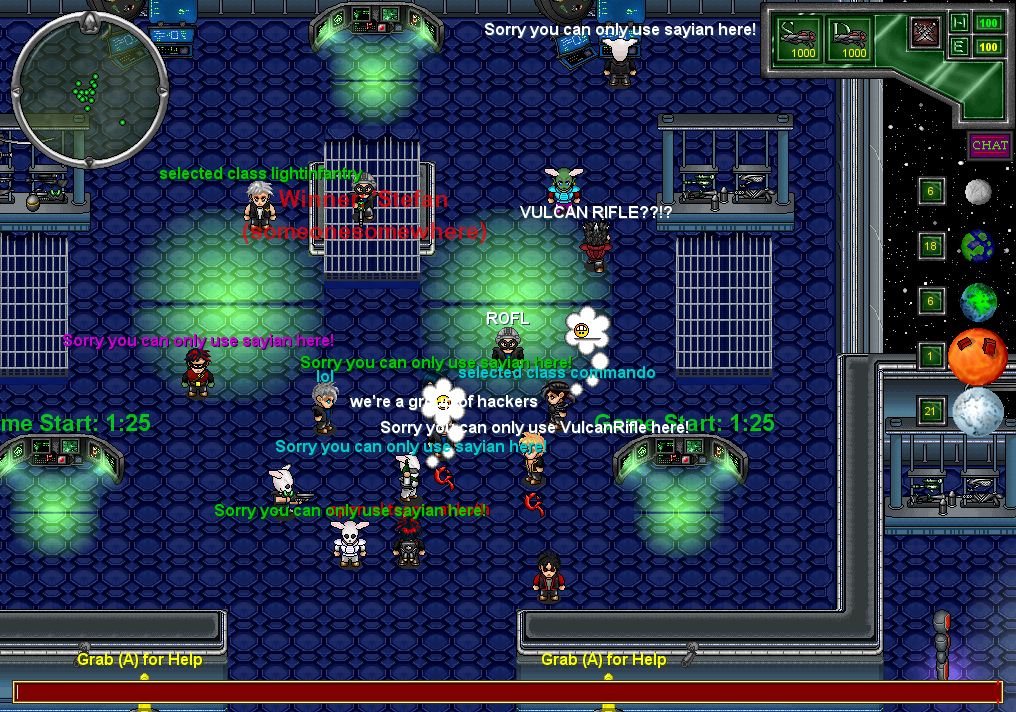Screen dimensions: 1016x712
Task: Choose the blue and green Earth-like planet
Action: point(977,246)
